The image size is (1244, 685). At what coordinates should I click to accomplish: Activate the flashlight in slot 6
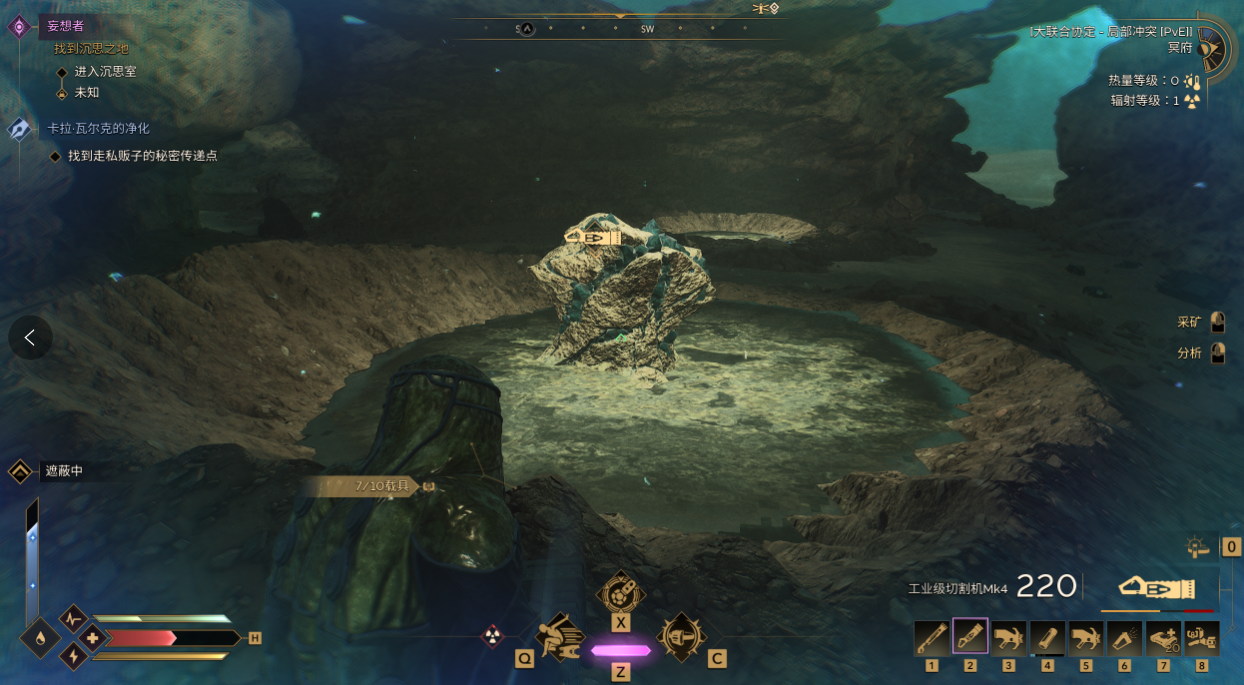pyautogui.click(x=1124, y=637)
